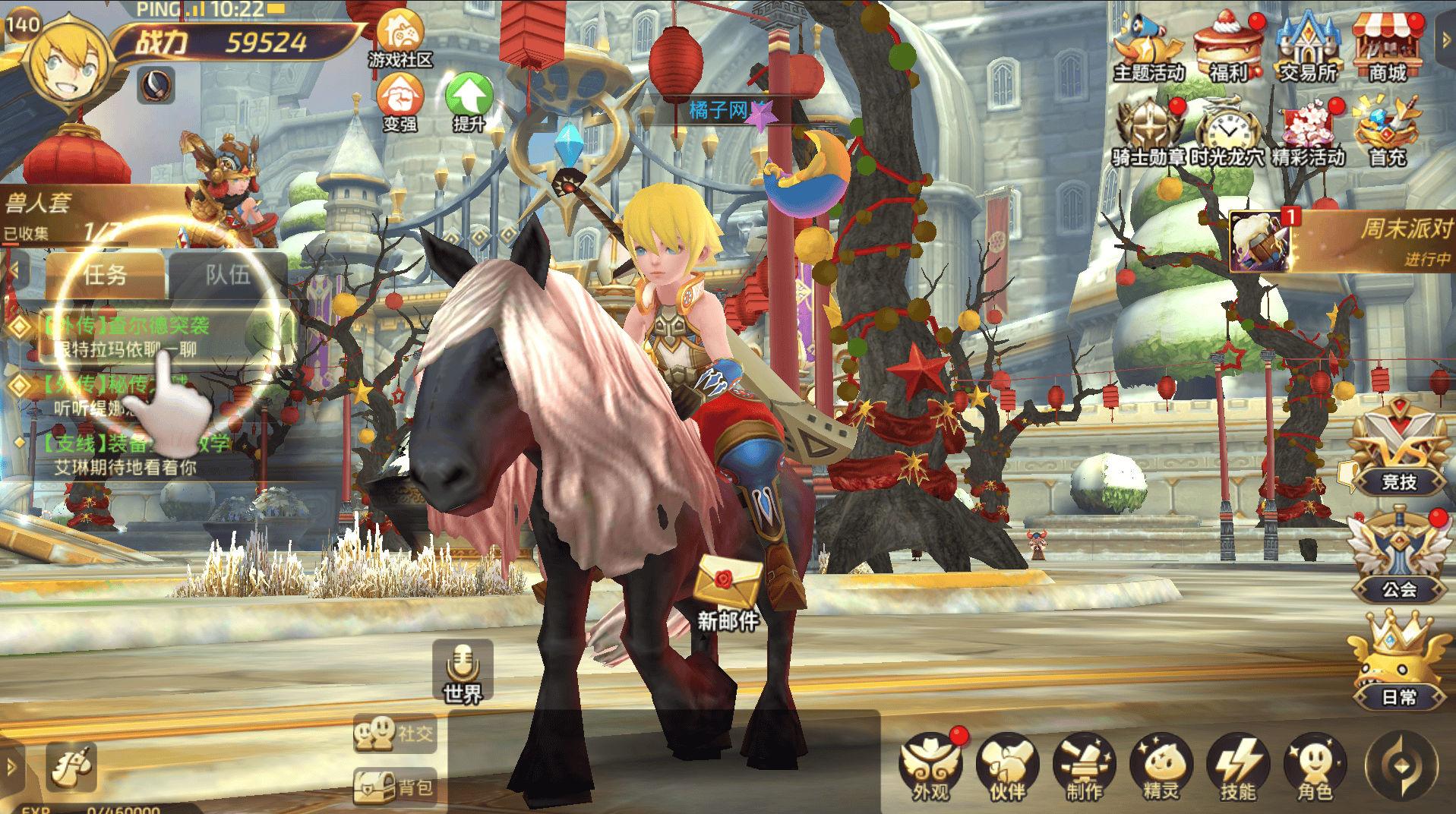Open the 周末派对 weekend party banner

1341,241
